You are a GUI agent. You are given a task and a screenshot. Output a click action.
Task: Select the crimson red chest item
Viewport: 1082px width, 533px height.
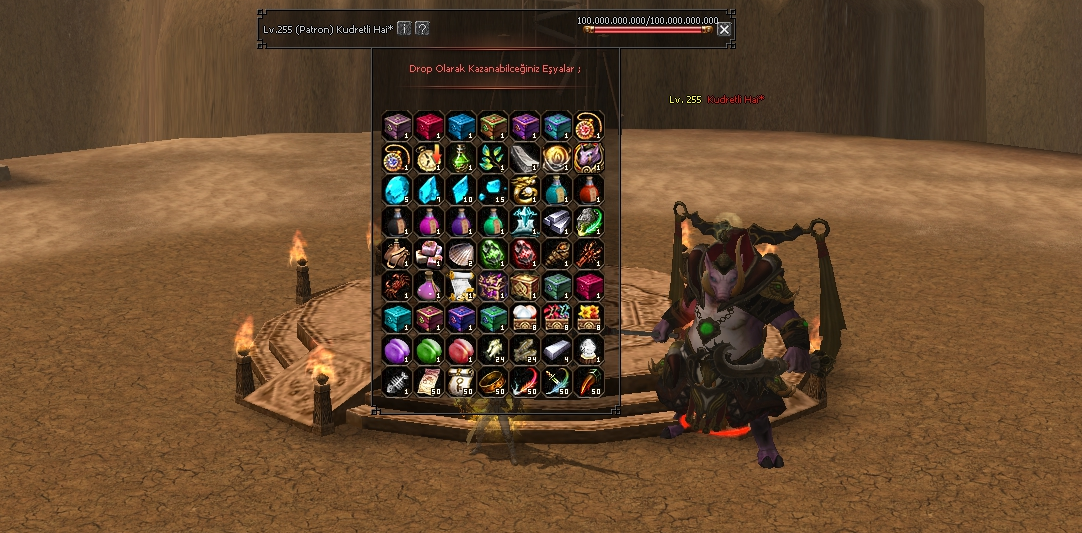coord(429,125)
